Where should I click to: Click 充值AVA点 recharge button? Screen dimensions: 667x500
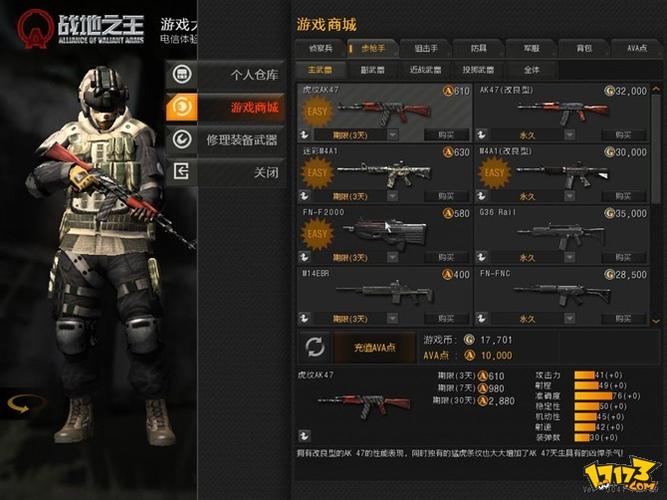[377, 348]
